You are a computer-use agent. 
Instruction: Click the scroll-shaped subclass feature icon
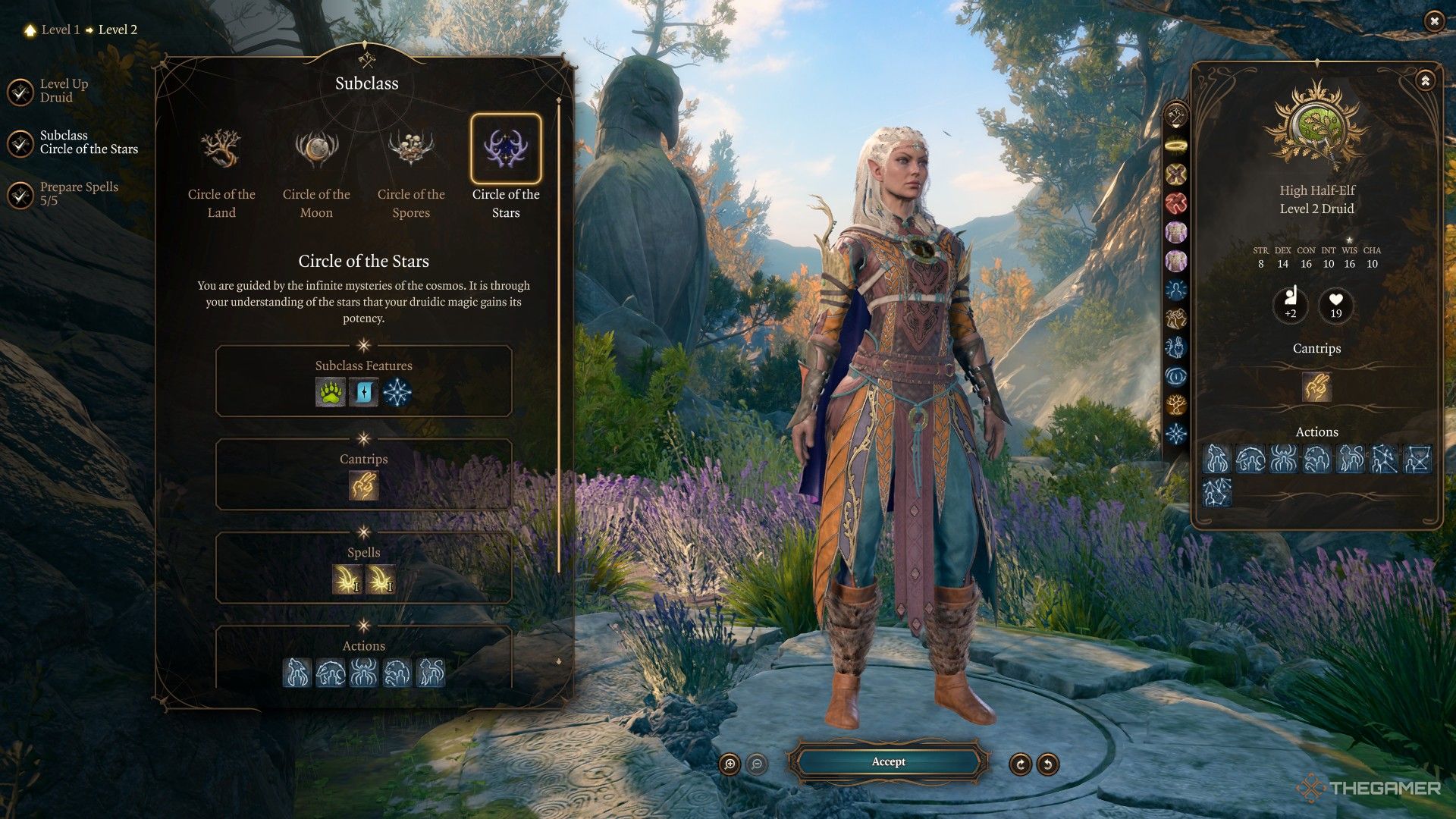(x=363, y=393)
